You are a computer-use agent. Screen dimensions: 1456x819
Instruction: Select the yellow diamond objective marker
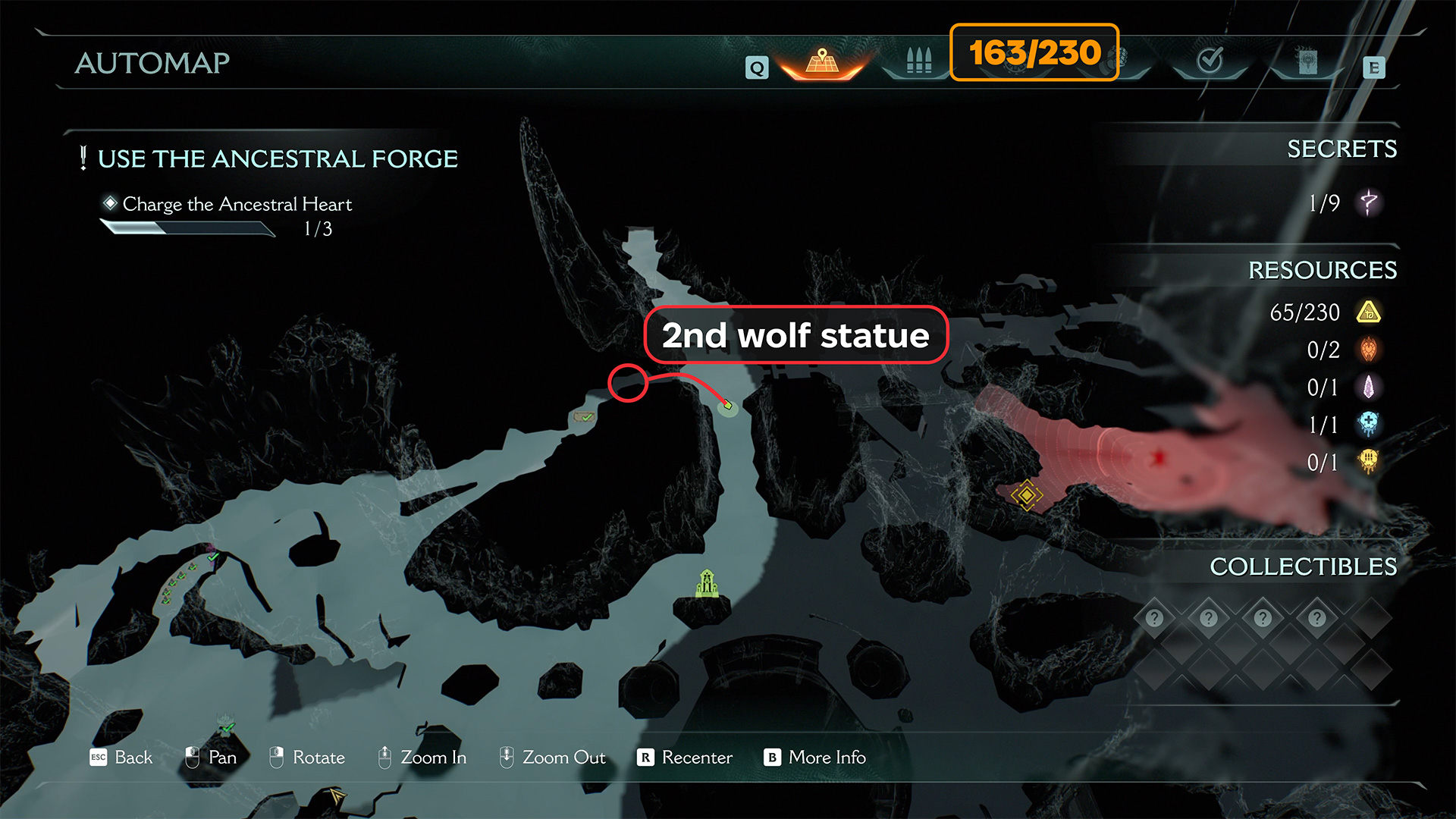(x=1027, y=495)
